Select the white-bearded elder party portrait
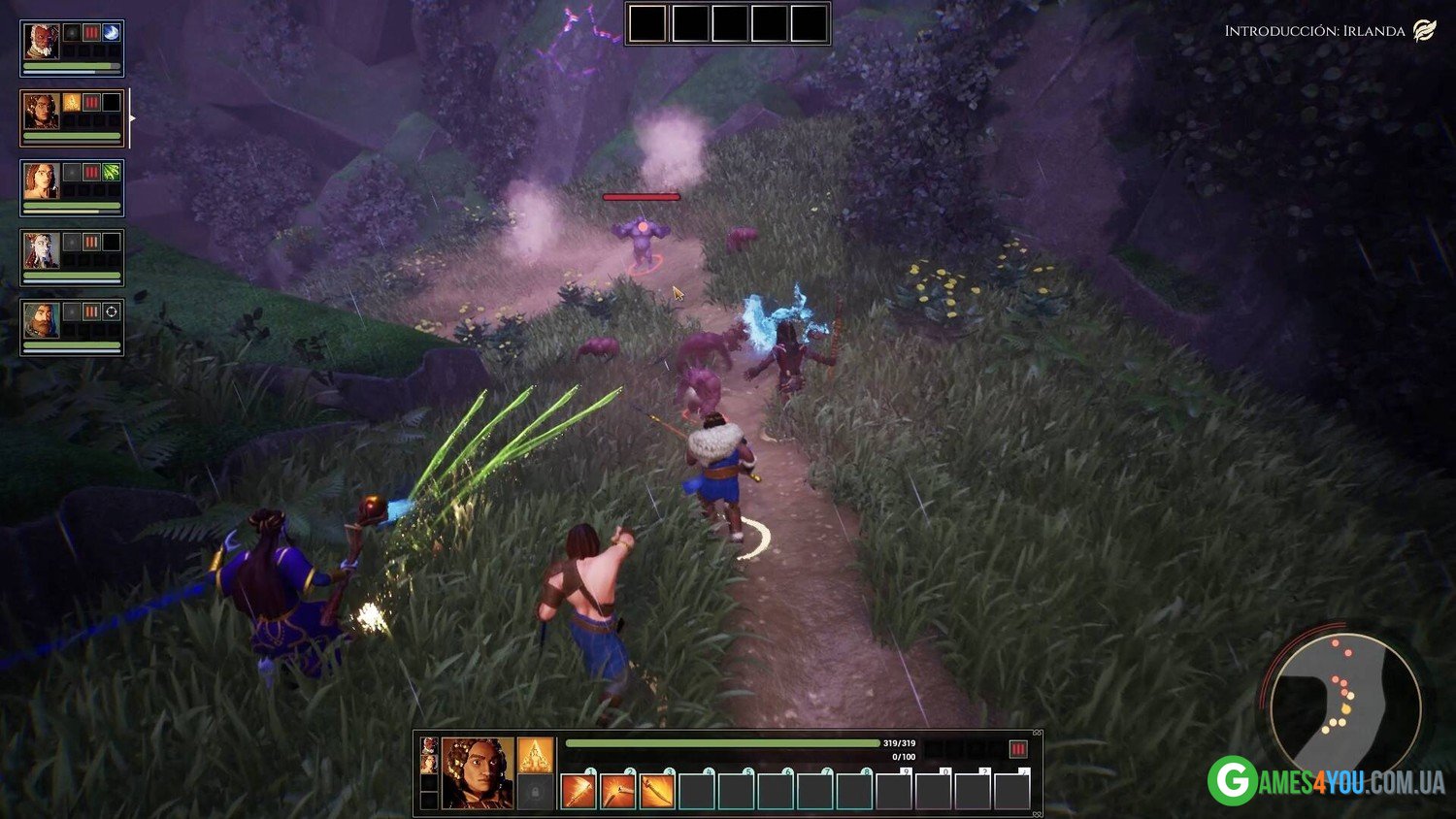This screenshot has height=819, width=1456. point(41,41)
